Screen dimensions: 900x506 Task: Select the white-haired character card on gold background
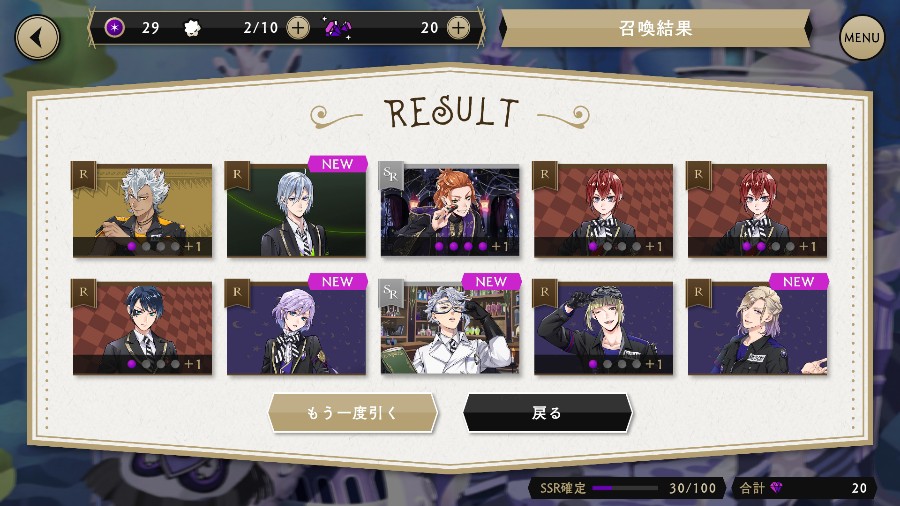coord(142,210)
